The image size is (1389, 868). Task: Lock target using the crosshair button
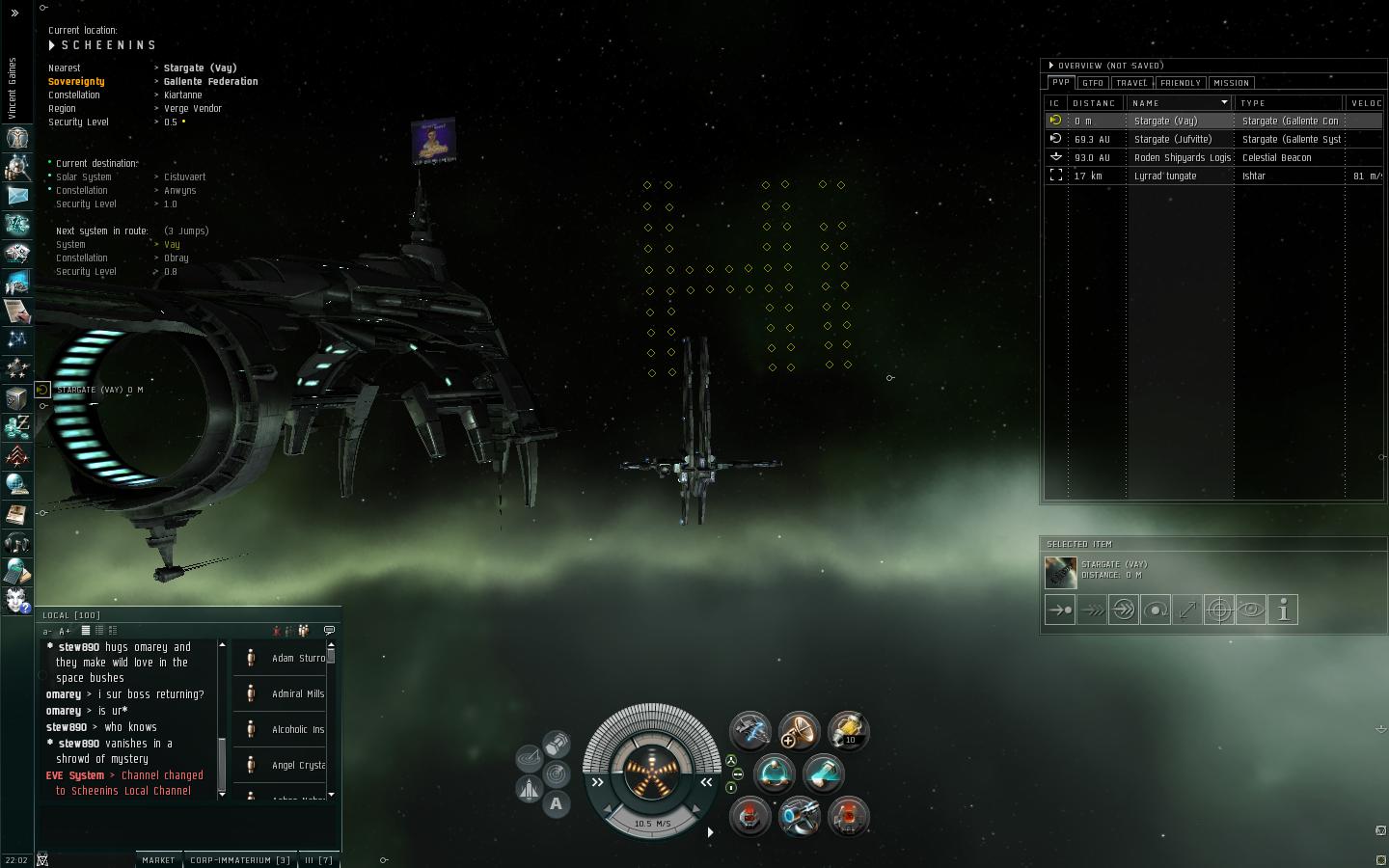1219,610
